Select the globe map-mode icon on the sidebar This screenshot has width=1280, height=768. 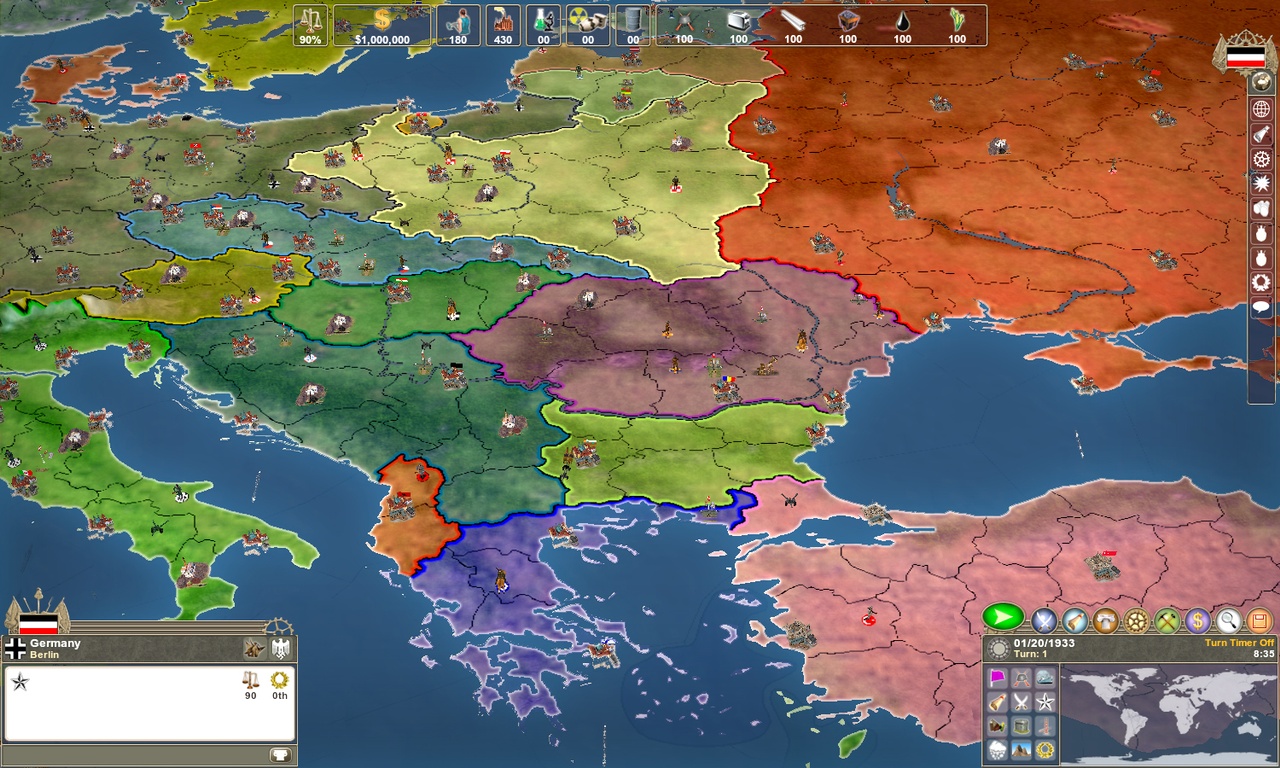tap(1263, 110)
